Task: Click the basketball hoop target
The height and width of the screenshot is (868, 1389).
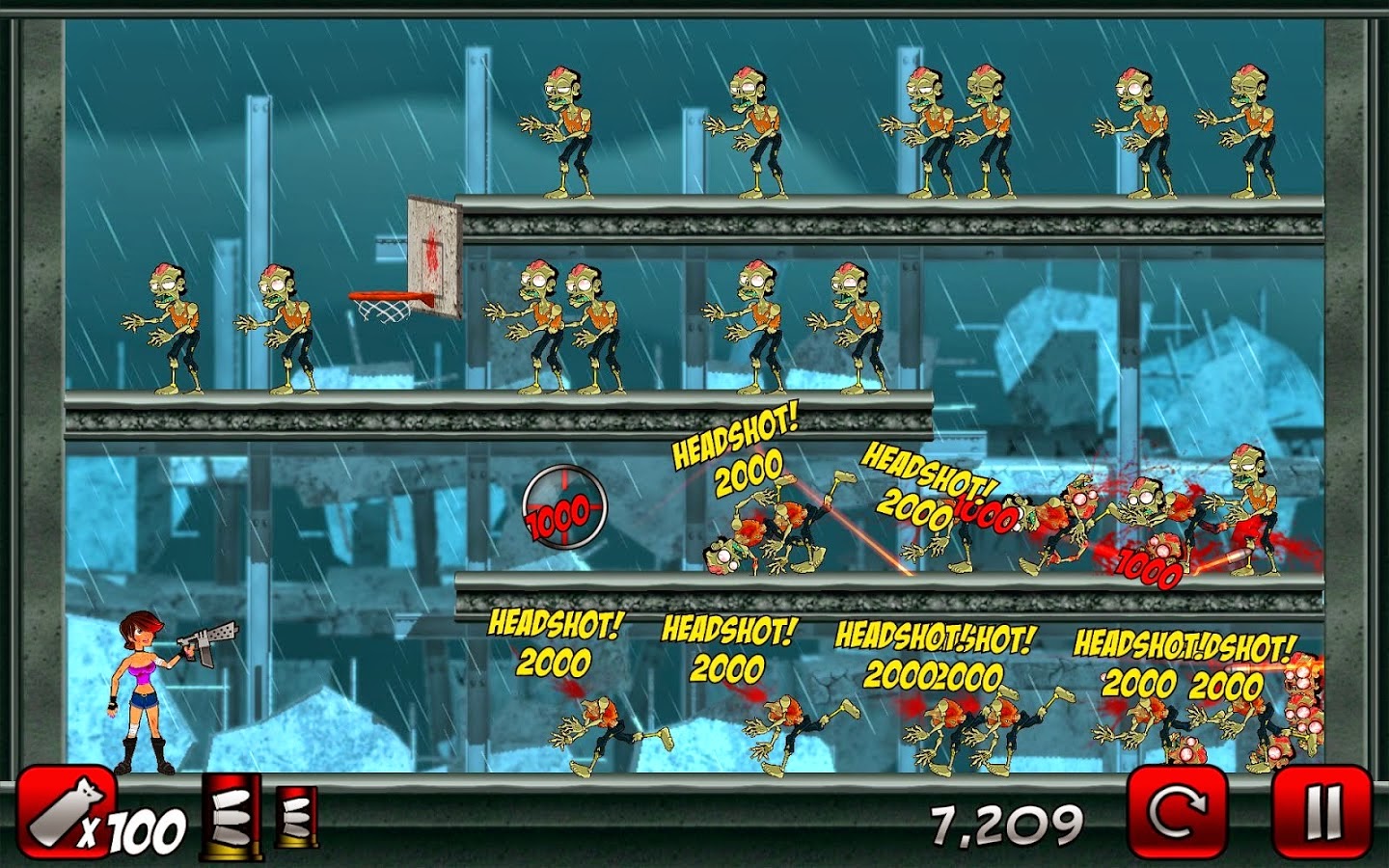Action: click(384, 299)
